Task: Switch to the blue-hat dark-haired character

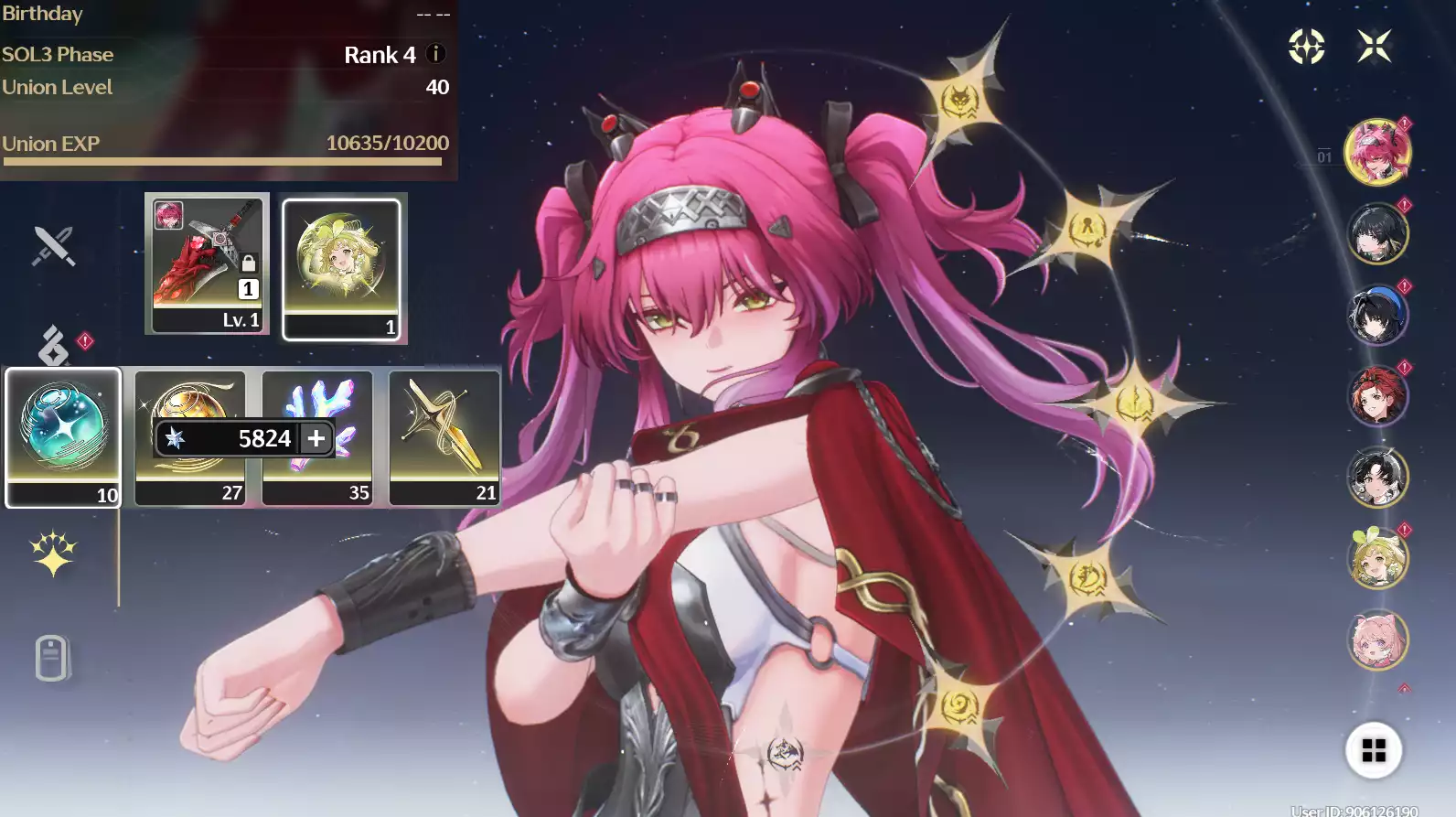Action: point(1376,316)
